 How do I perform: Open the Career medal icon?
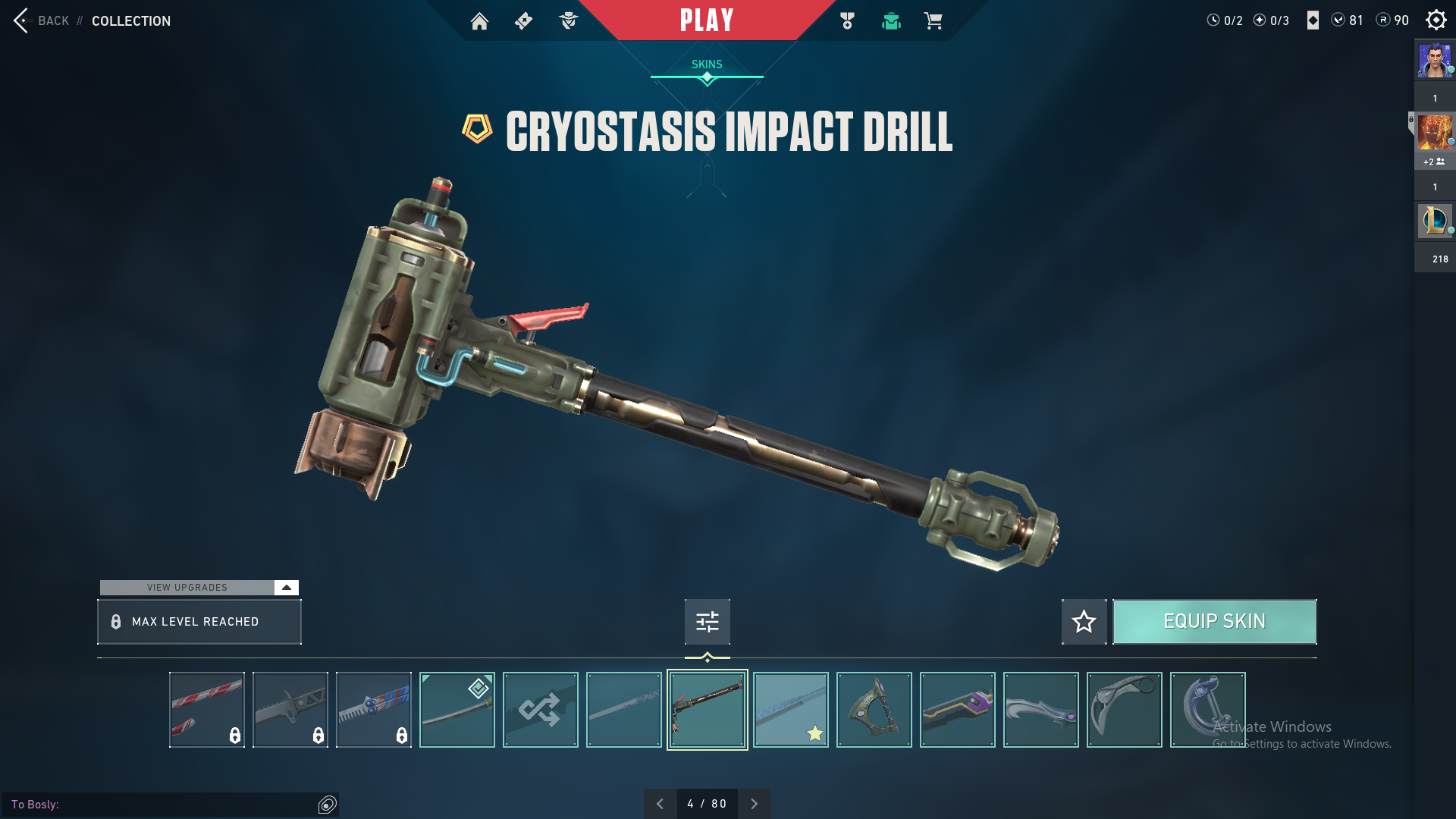(847, 21)
